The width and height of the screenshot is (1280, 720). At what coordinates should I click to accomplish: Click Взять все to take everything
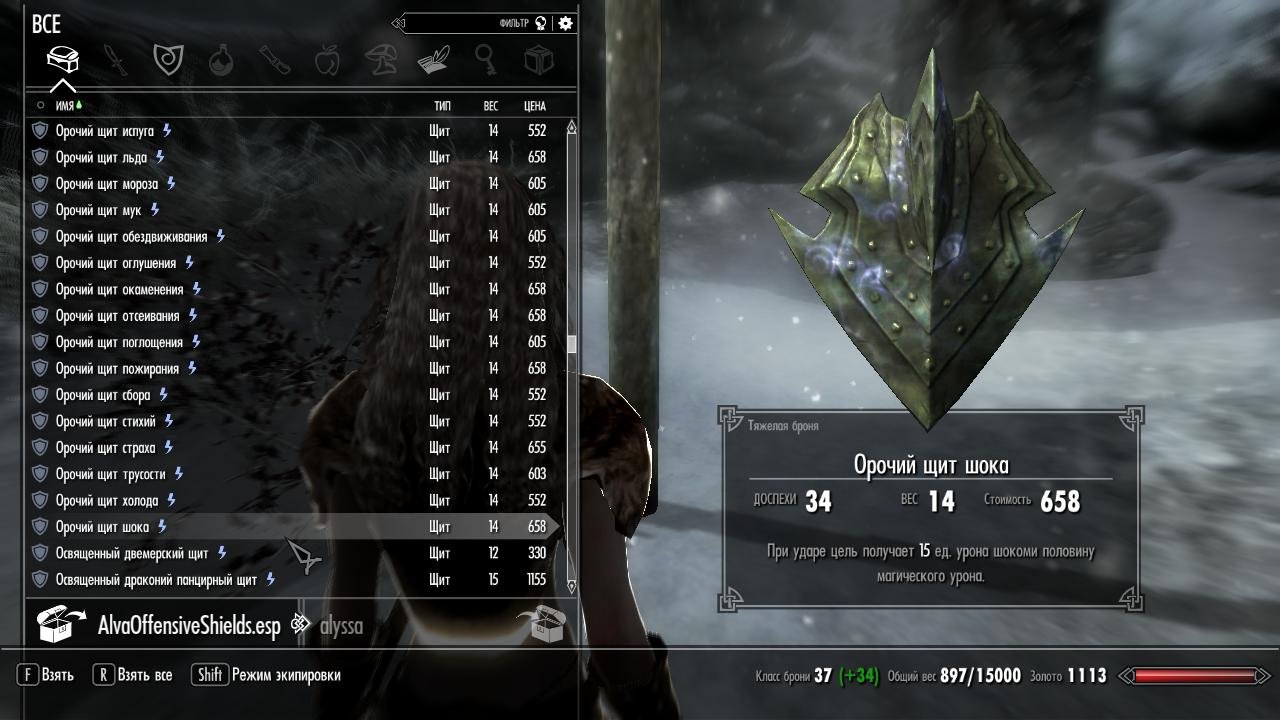[135, 675]
